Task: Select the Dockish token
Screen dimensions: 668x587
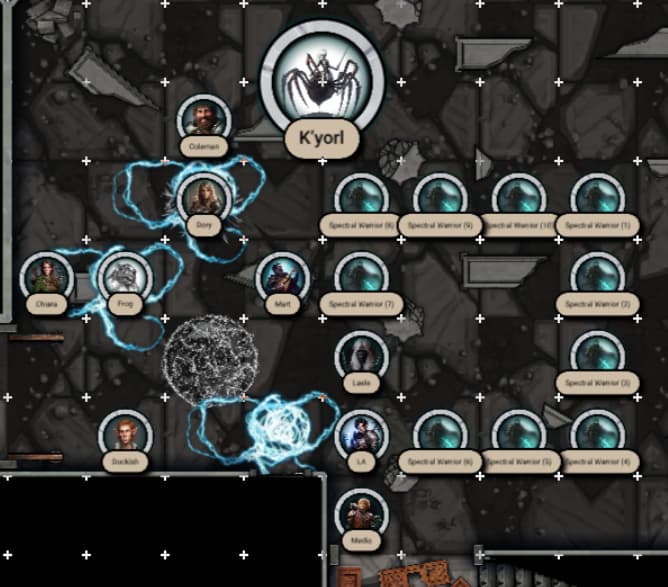Action: 125,432
